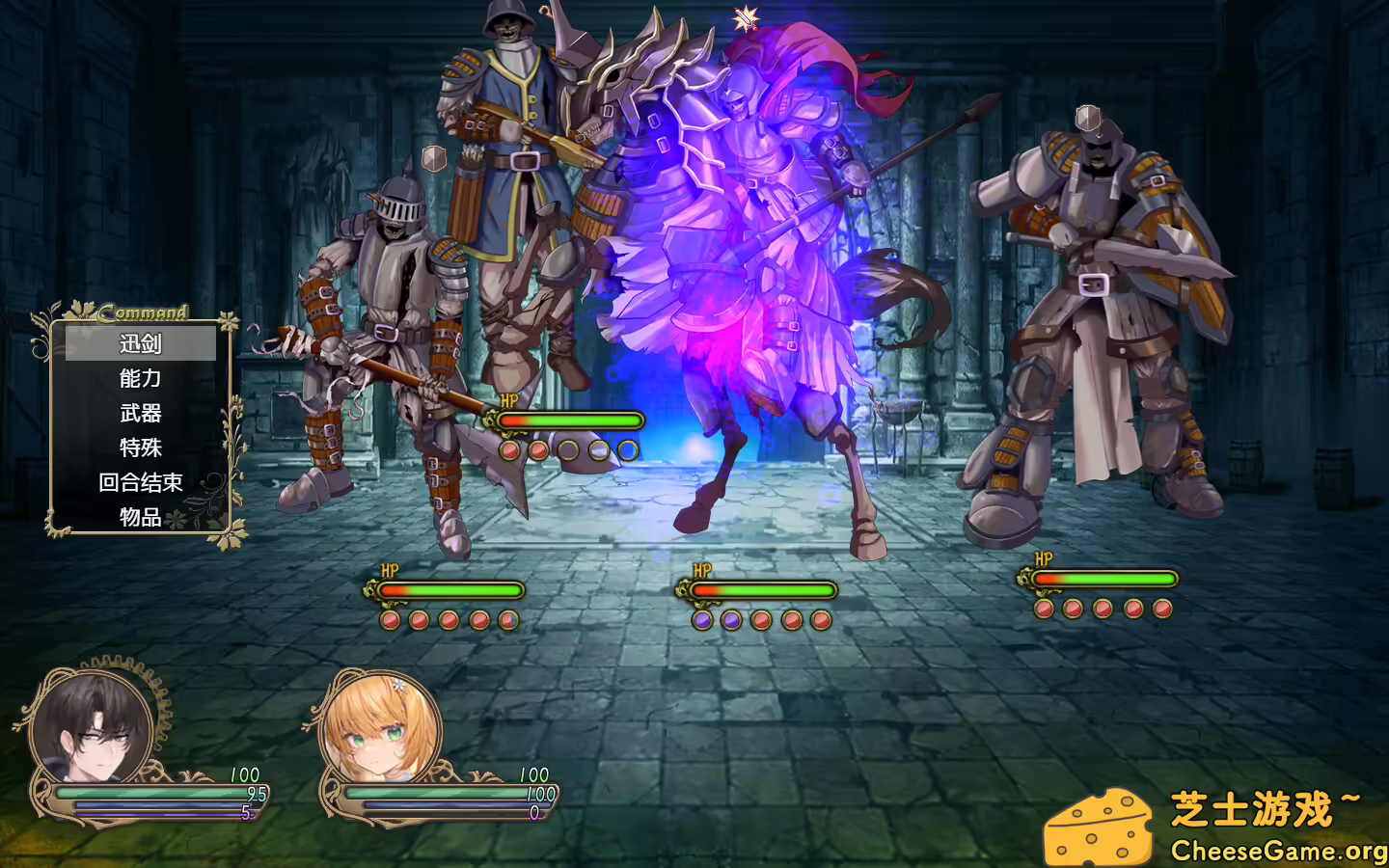Select the 迅剑 command in the menu
The width and height of the screenshot is (1389, 868).
tap(138, 343)
